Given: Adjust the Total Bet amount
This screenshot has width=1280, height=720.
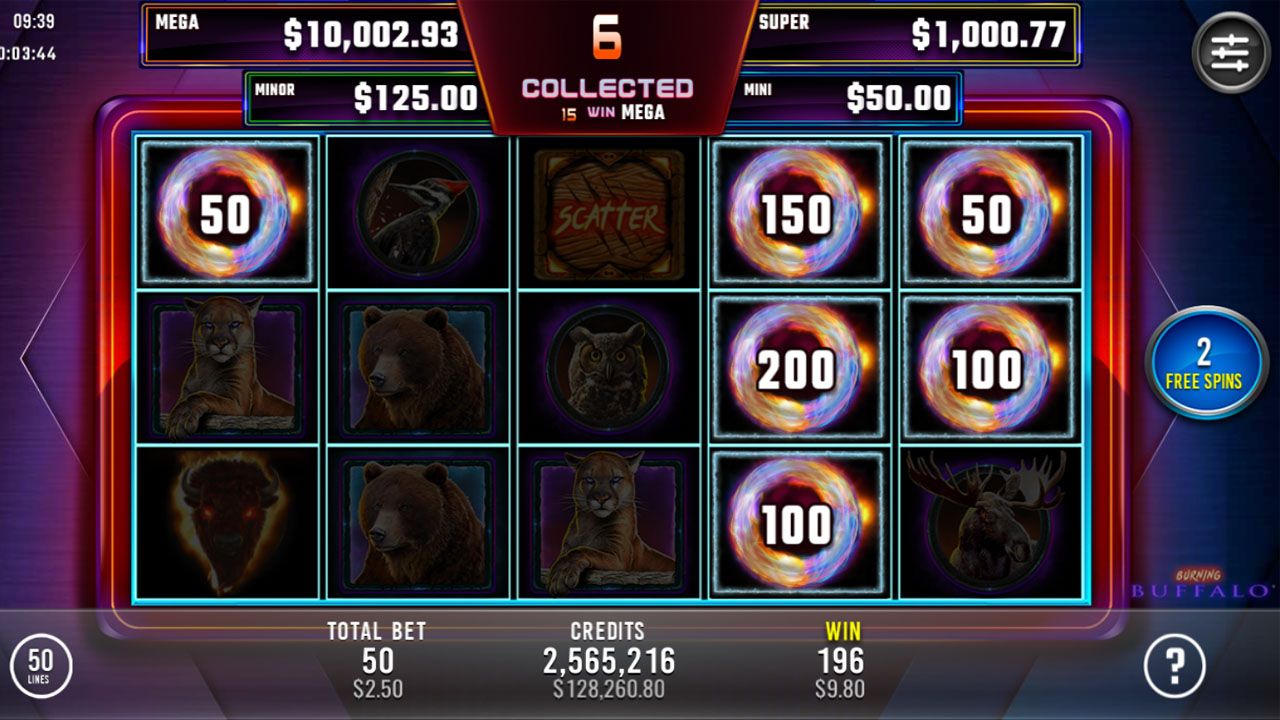Looking at the screenshot, I should pos(377,660).
